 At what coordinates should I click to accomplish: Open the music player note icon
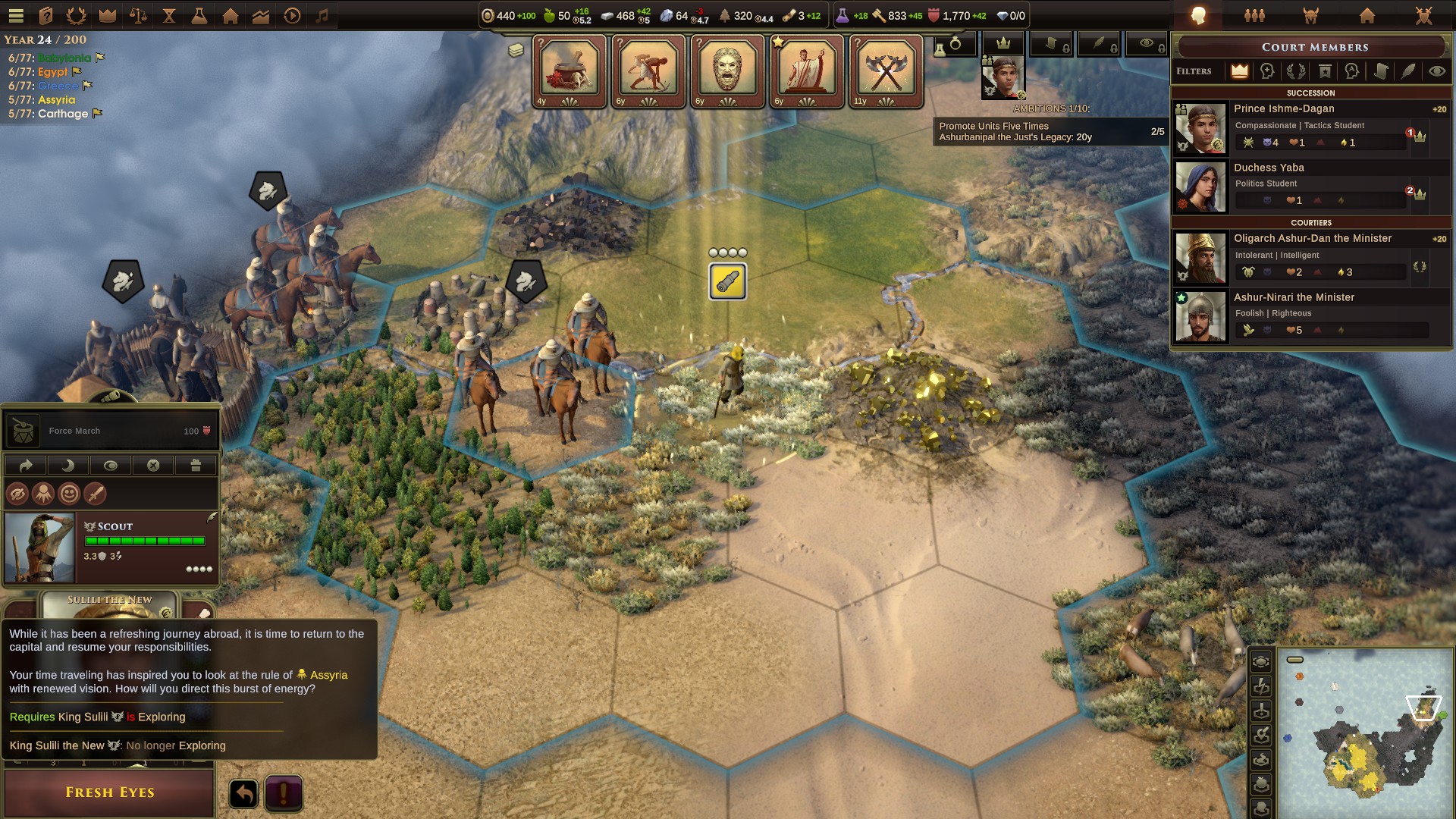coord(321,14)
